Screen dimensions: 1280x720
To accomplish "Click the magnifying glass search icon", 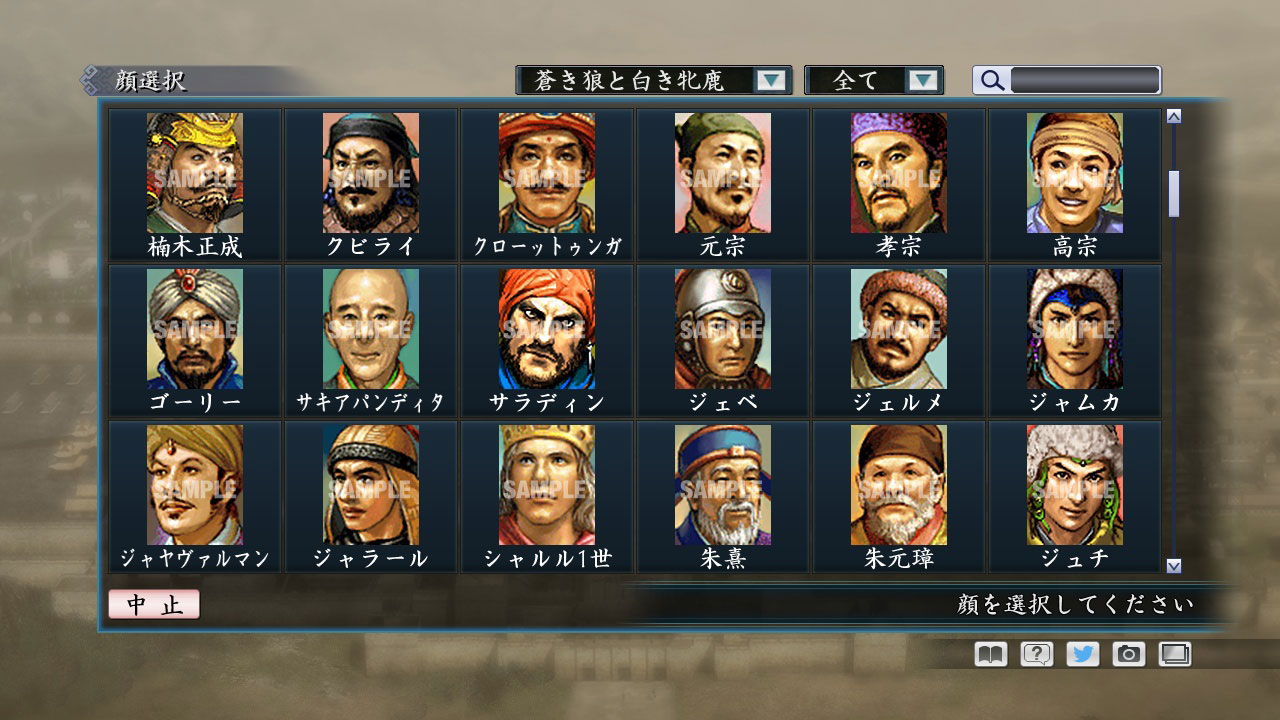I will tap(991, 80).
